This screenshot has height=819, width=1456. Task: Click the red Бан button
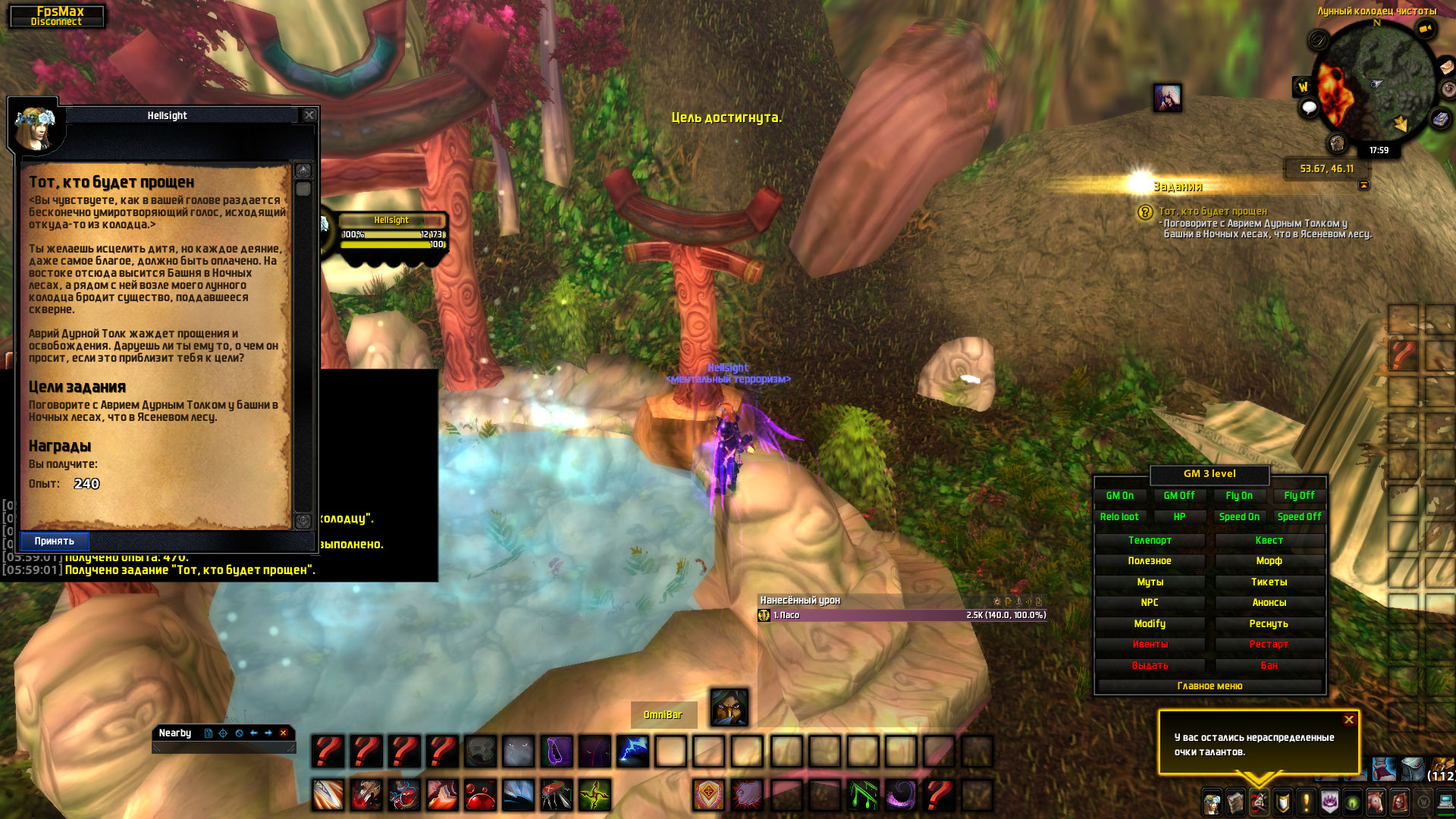point(1269,666)
